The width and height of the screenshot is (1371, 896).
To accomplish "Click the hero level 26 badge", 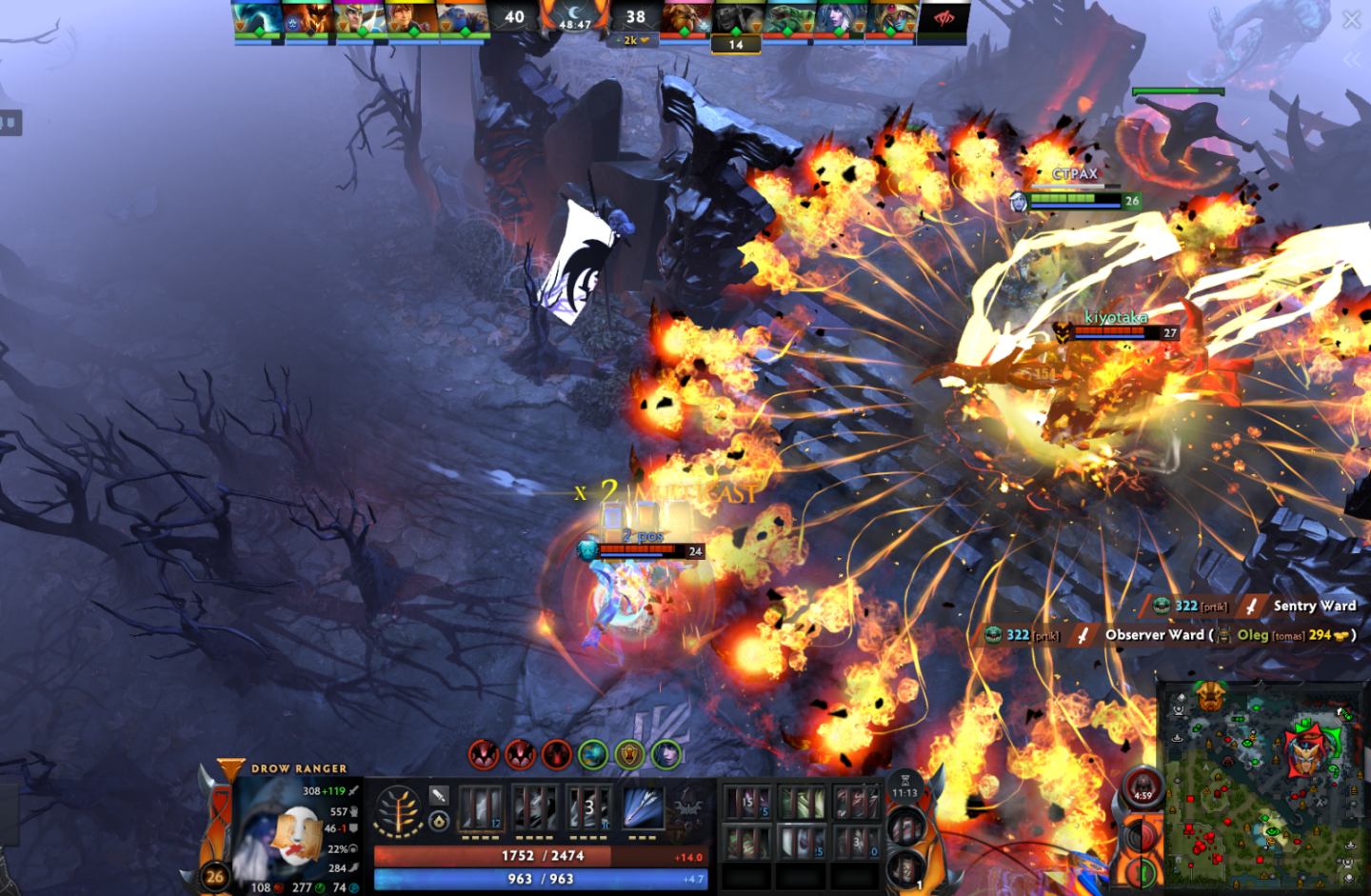I will tap(215, 876).
